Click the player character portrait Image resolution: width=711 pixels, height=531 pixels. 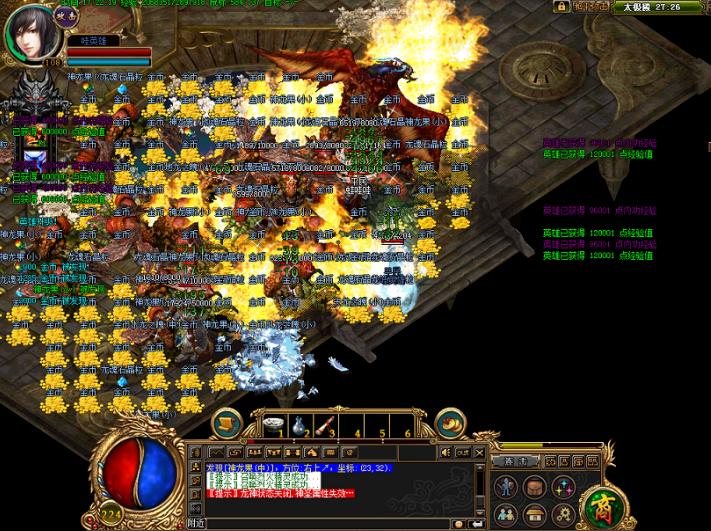point(33,31)
